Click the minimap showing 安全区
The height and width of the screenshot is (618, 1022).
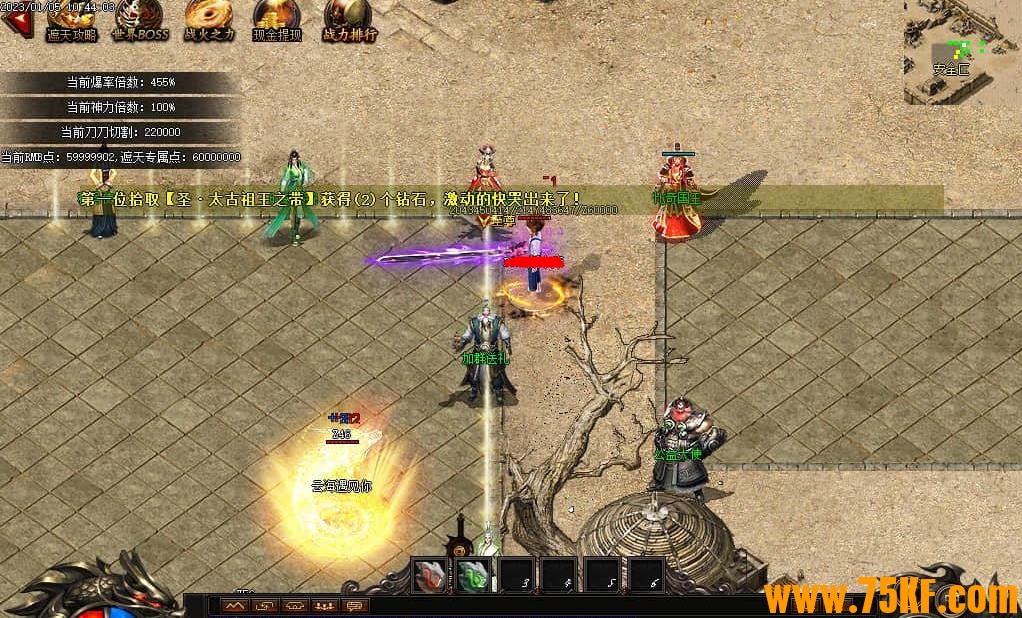(962, 50)
